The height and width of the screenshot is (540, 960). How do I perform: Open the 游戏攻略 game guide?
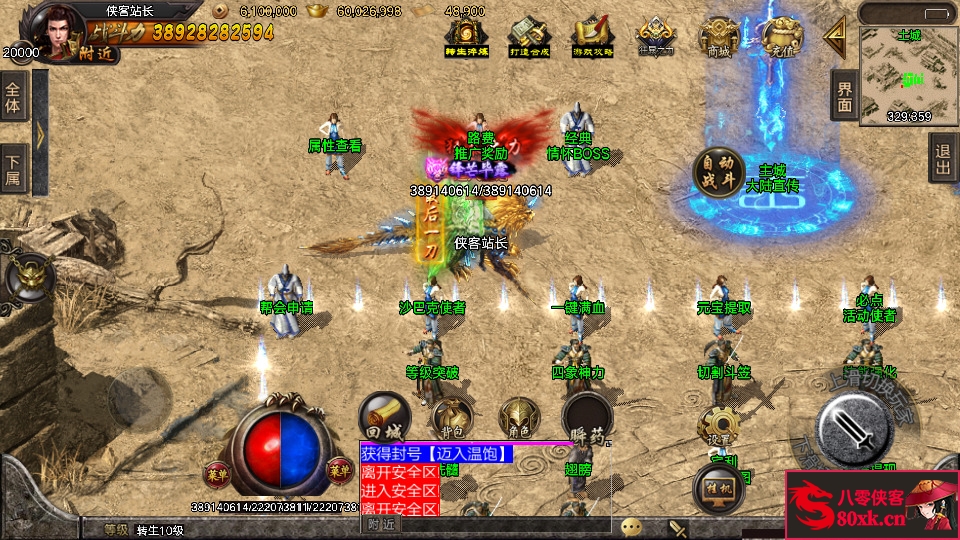point(593,38)
